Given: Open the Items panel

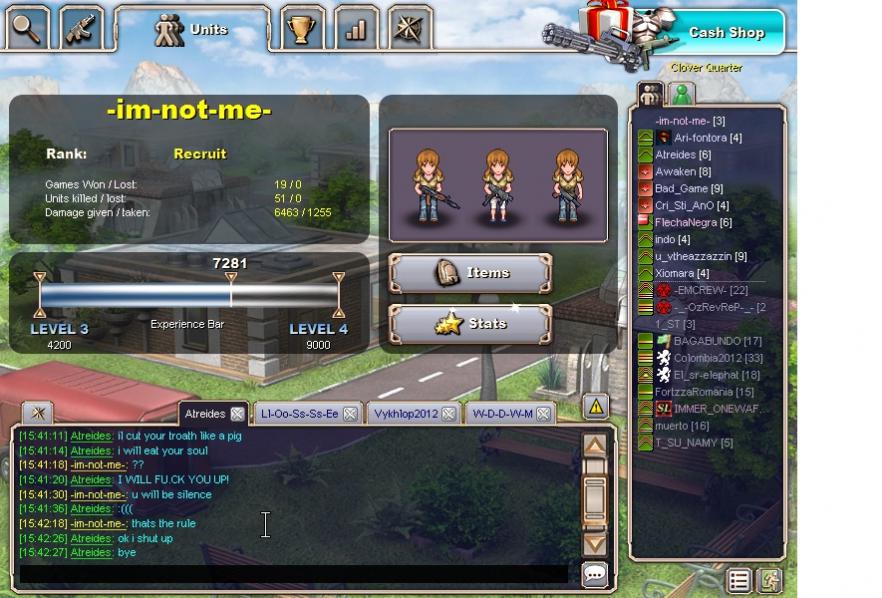Looking at the screenshot, I should click(470, 273).
